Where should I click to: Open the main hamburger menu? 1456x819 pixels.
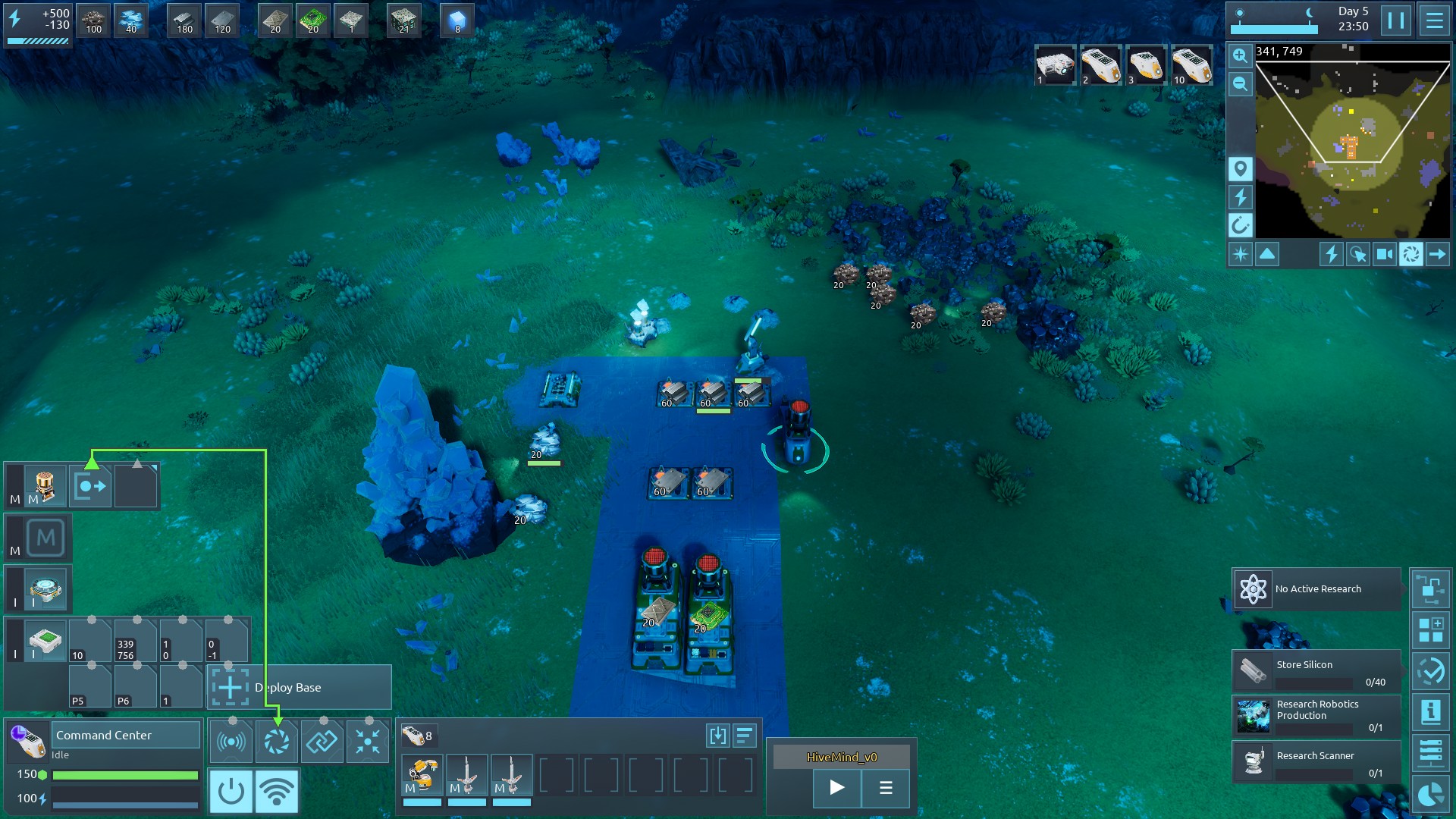click(1434, 20)
